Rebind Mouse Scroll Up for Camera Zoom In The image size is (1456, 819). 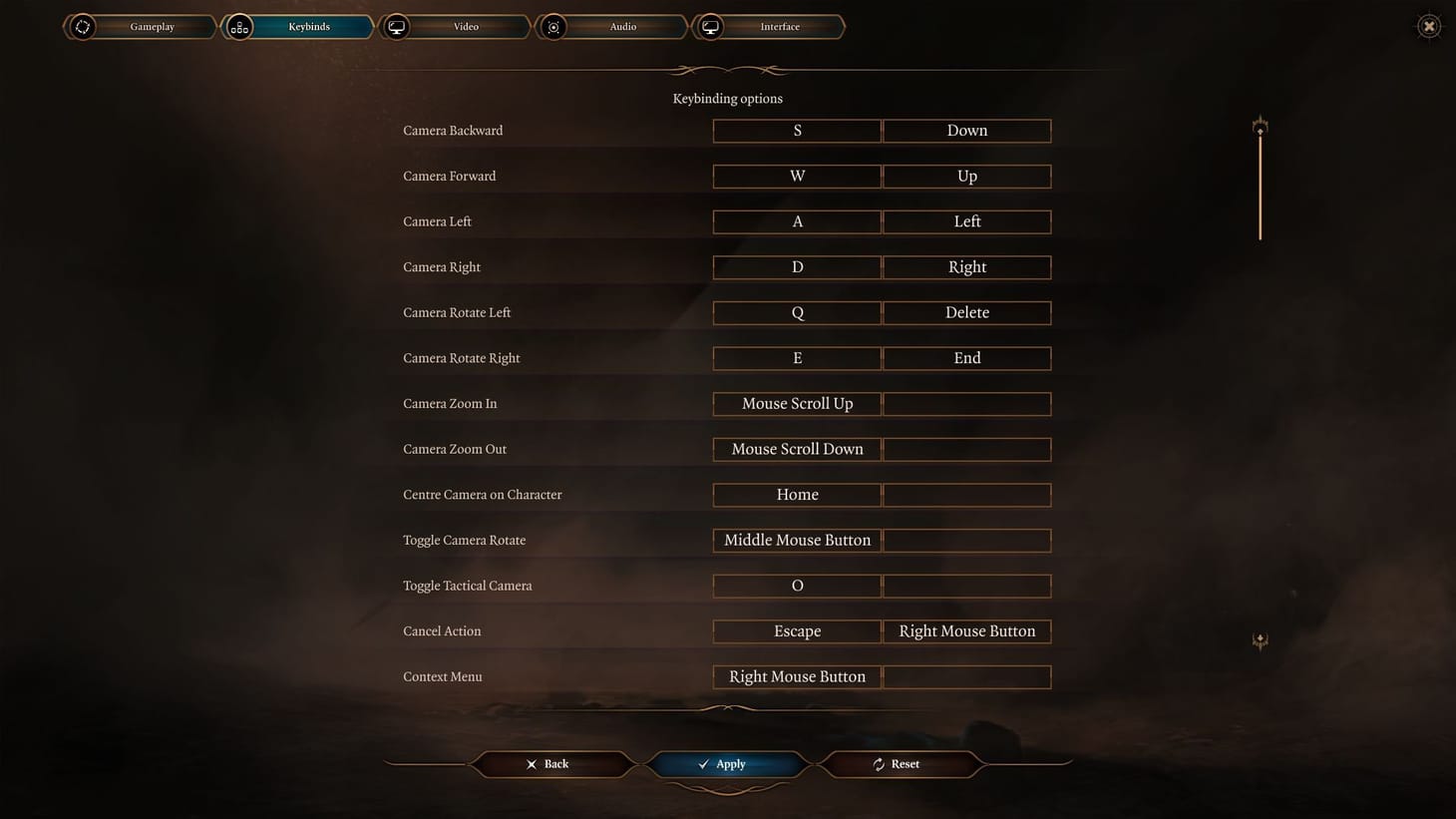coord(796,404)
